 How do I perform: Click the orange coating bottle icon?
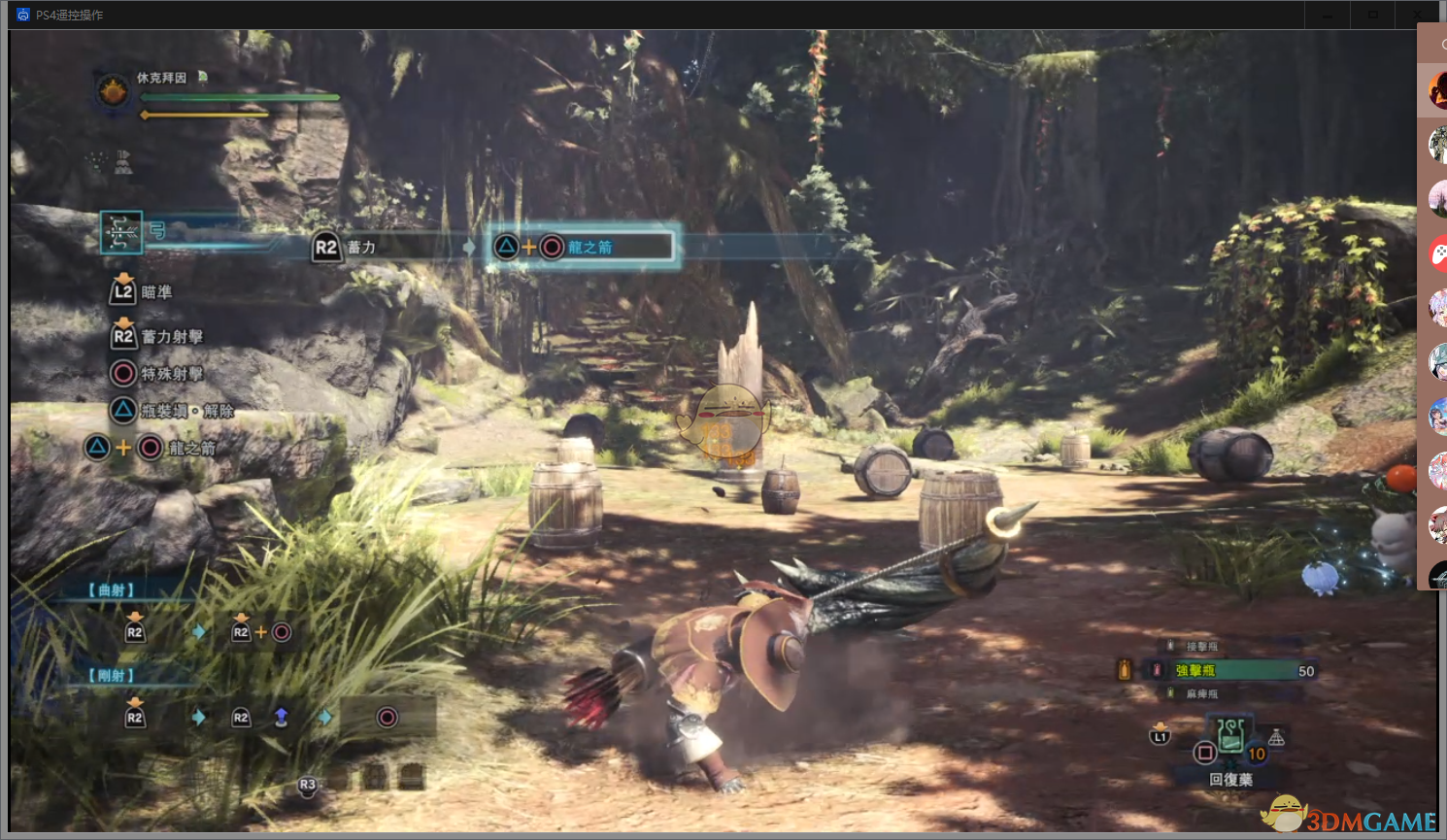click(x=1125, y=669)
